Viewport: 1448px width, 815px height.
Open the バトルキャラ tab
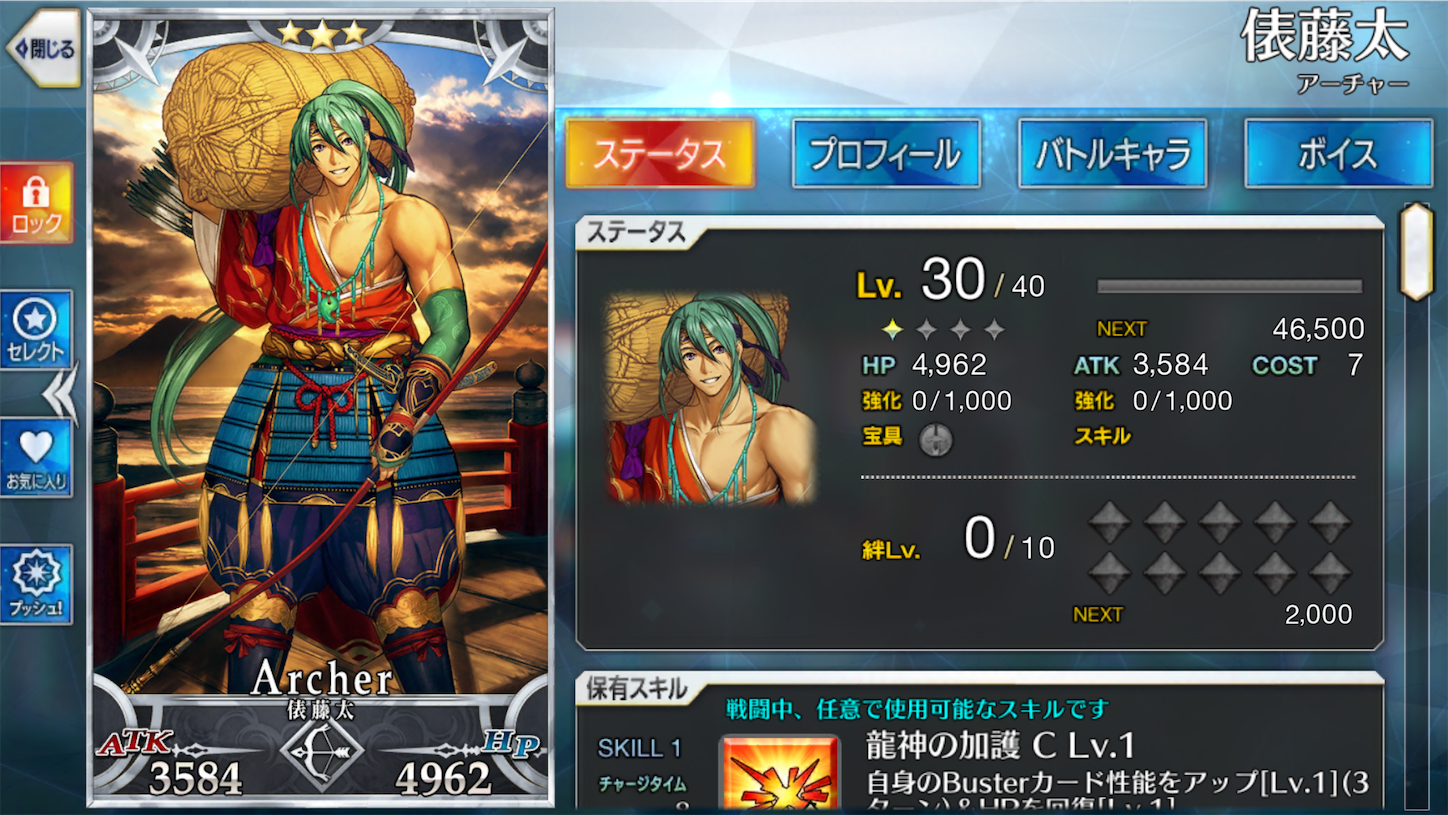tap(1111, 152)
